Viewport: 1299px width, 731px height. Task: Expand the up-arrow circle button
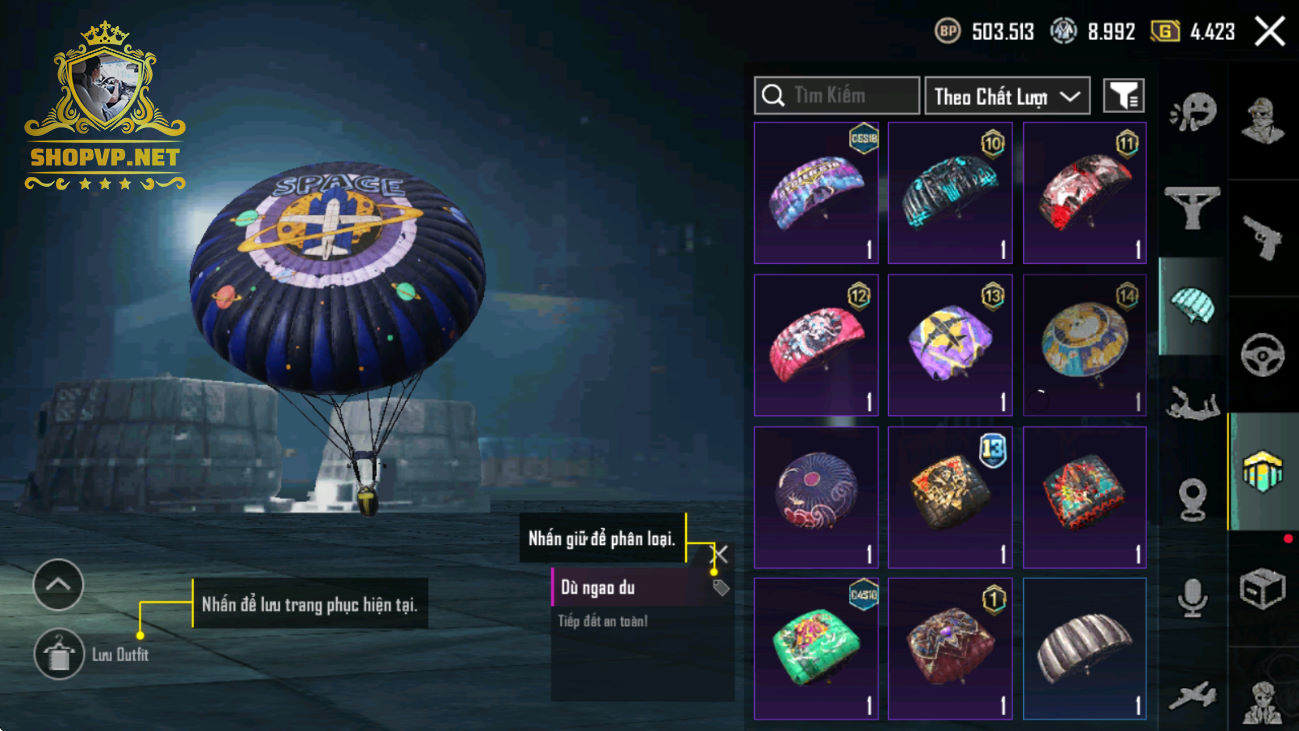(58, 585)
